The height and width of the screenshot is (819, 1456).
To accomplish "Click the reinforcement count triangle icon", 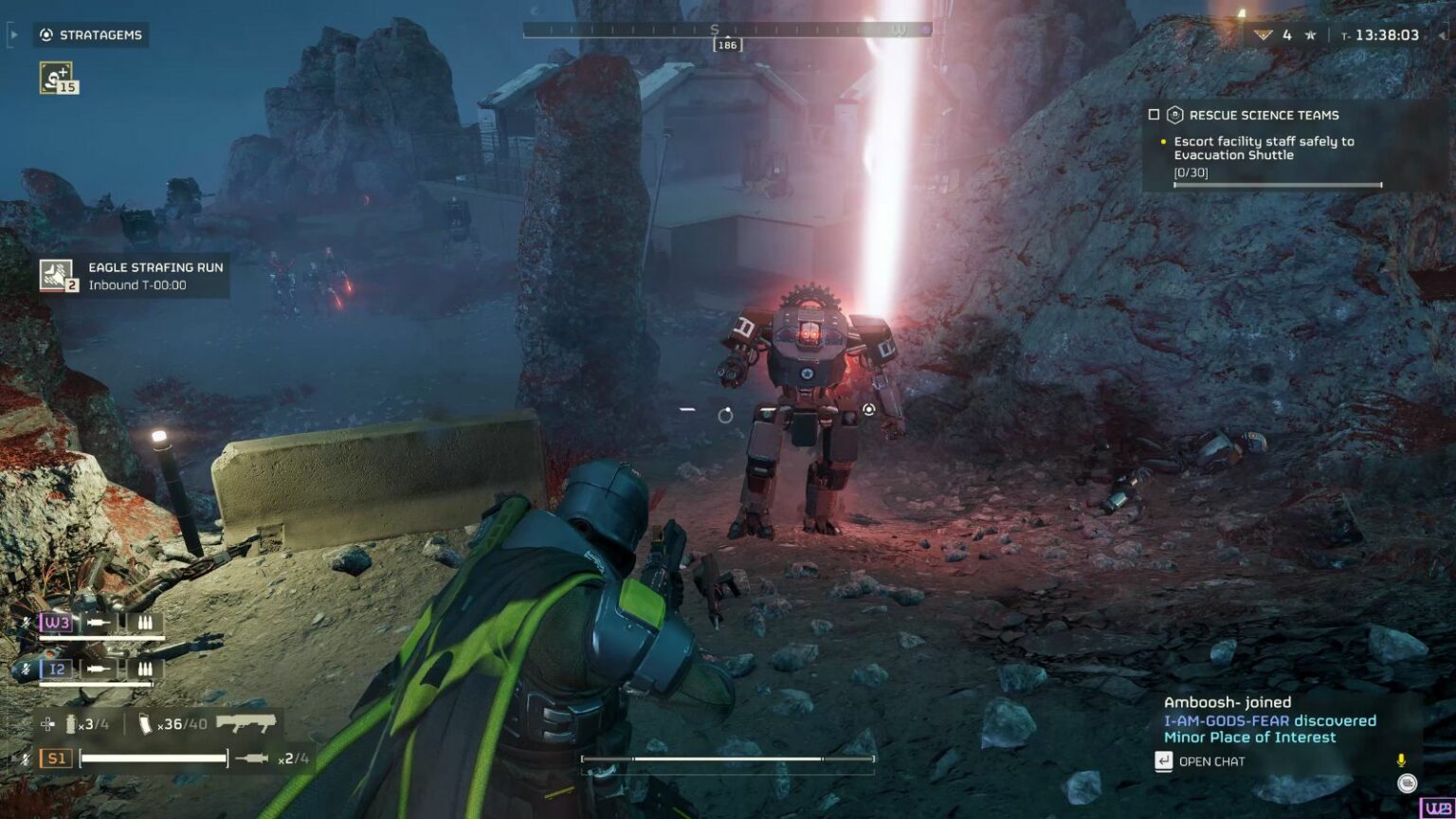I will click(x=1263, y=35).
